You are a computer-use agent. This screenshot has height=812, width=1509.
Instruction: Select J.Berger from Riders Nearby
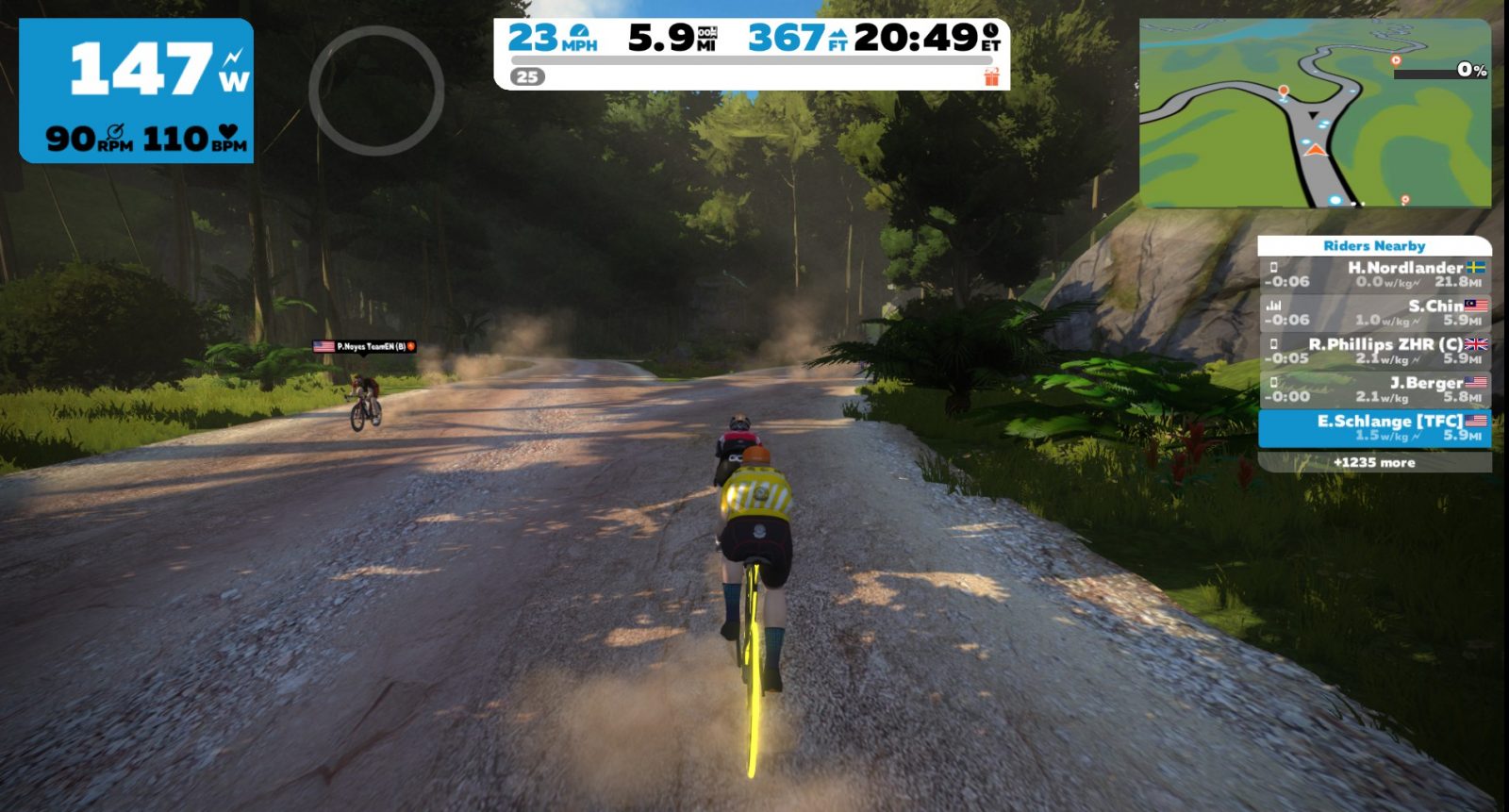pyautogui.click(x=1374, y=389)
